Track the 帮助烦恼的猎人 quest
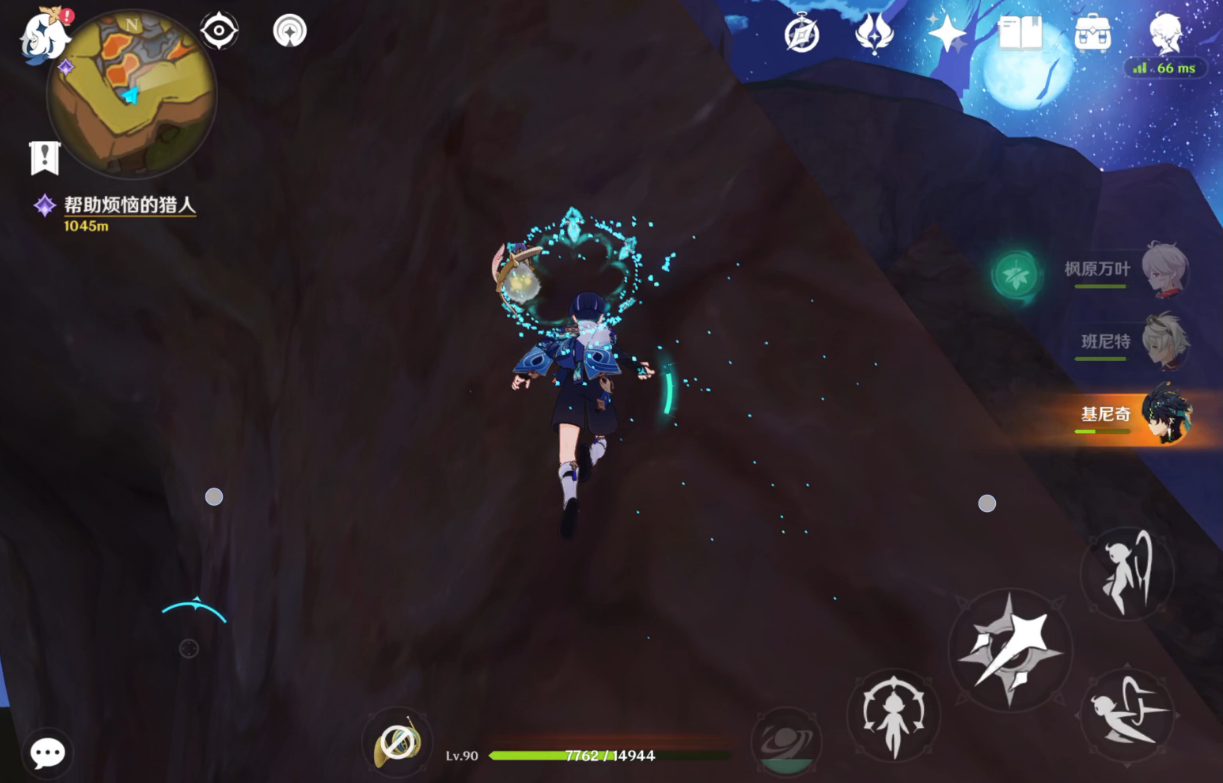 click(129, 206)
